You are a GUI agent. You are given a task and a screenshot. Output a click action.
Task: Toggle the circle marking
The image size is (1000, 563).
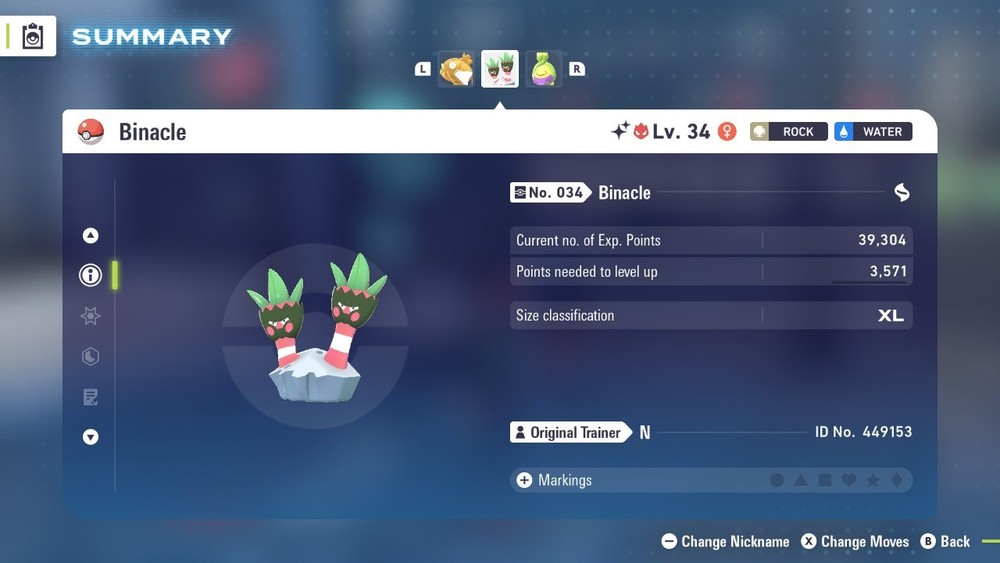click(x=777, y=481)
